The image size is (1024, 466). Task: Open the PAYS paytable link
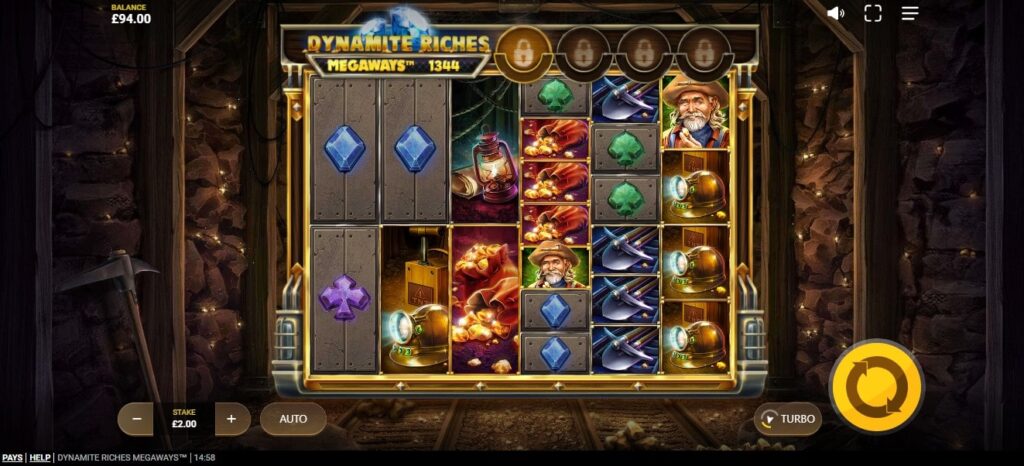tap(12, 458)
